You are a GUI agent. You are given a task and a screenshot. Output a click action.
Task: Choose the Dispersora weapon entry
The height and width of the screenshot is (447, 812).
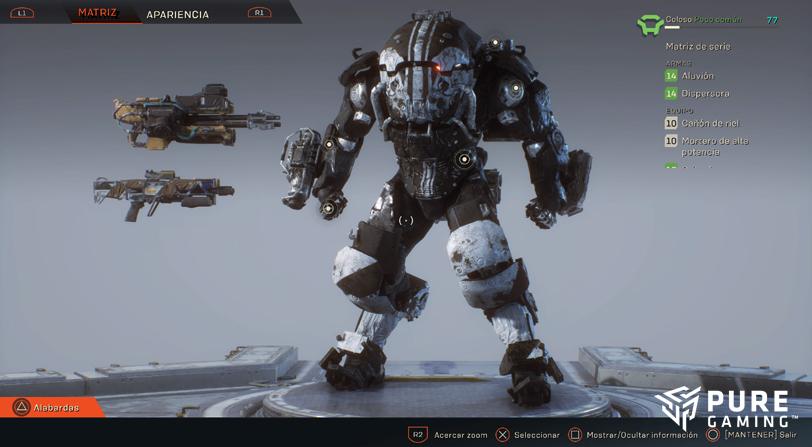pyautogui.click(x=704, y=94)
